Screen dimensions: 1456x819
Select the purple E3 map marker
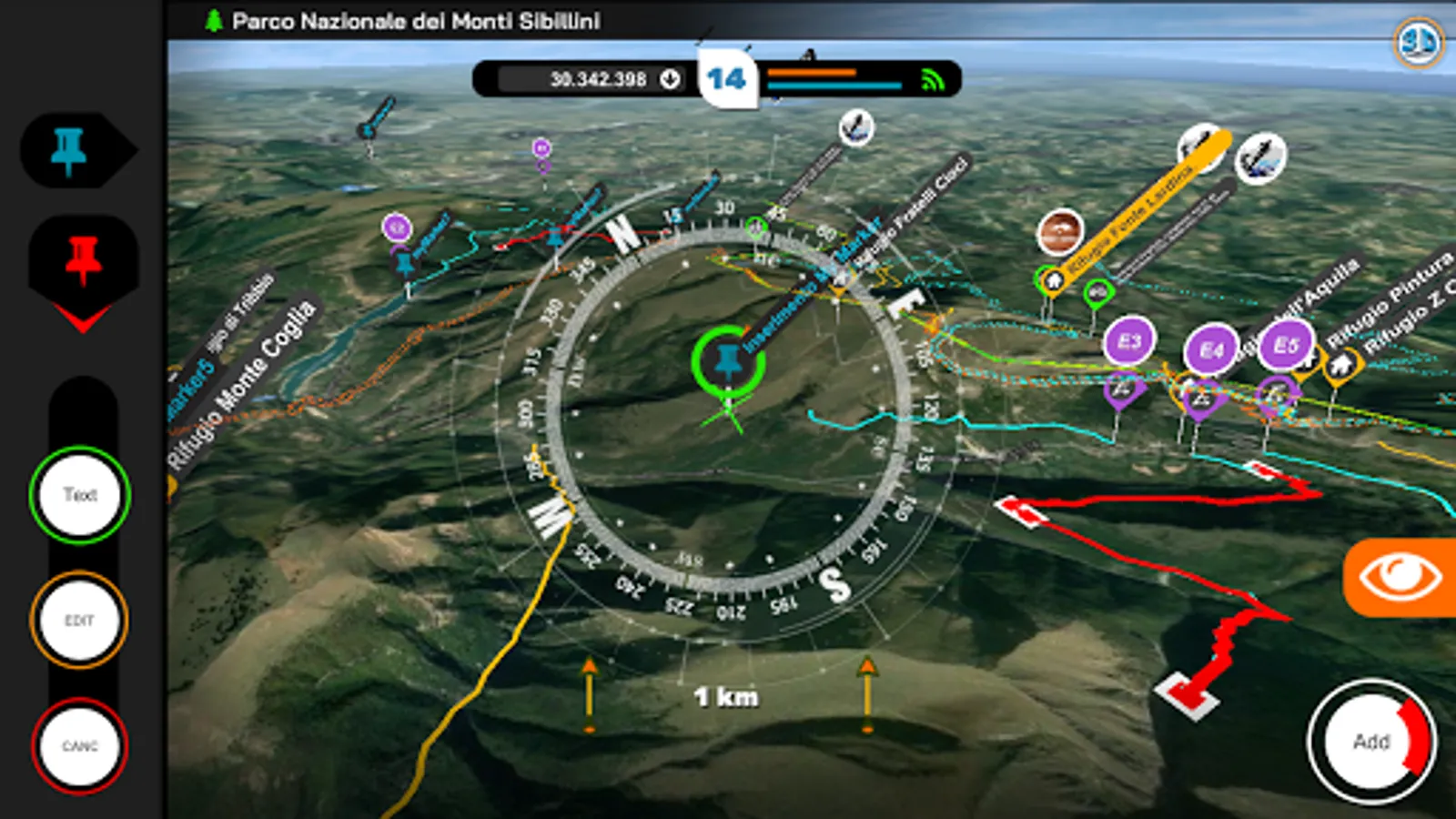(x=1128, y=343)
